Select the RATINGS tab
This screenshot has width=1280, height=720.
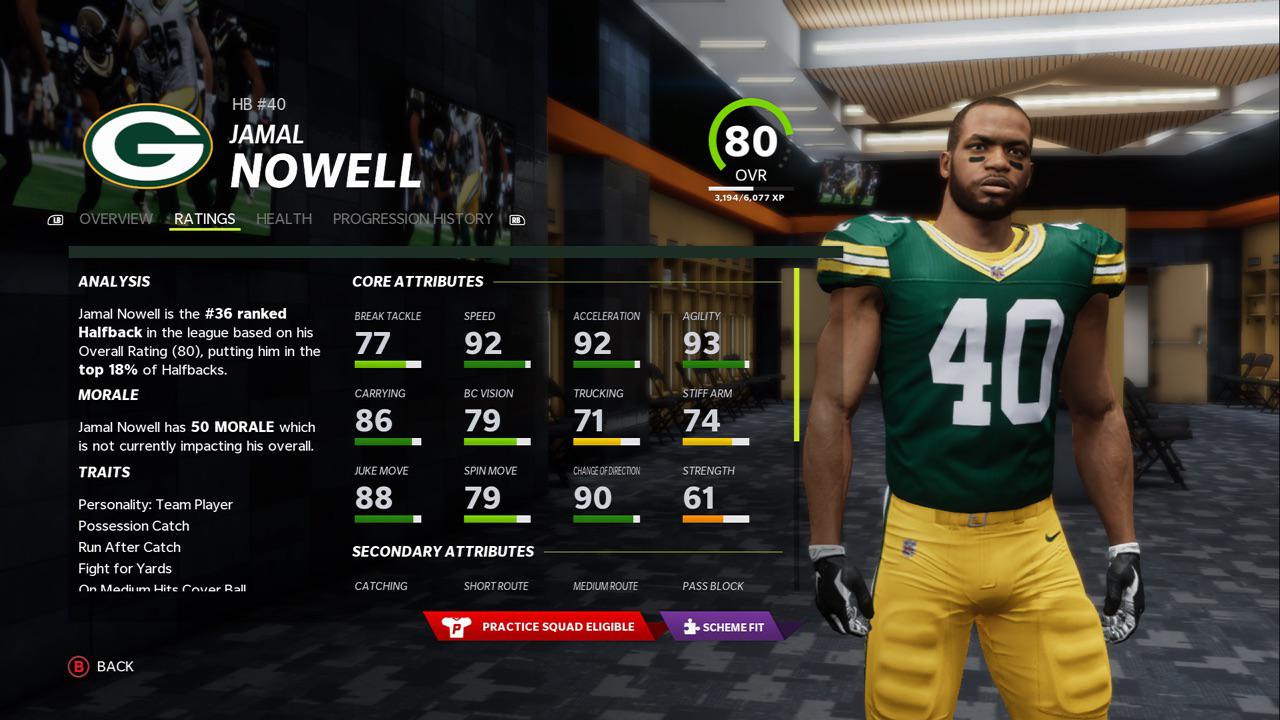click(x=205, y=218)
